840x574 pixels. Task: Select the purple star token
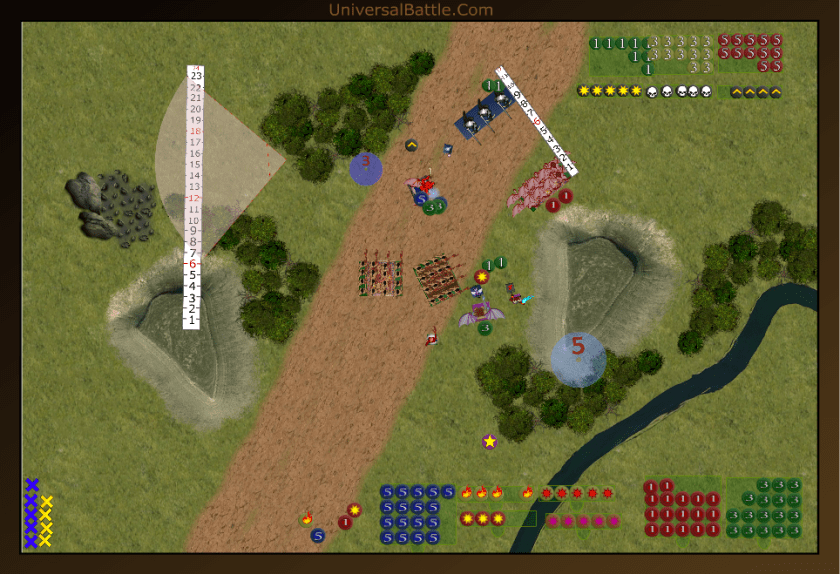[x=489, y=441]
